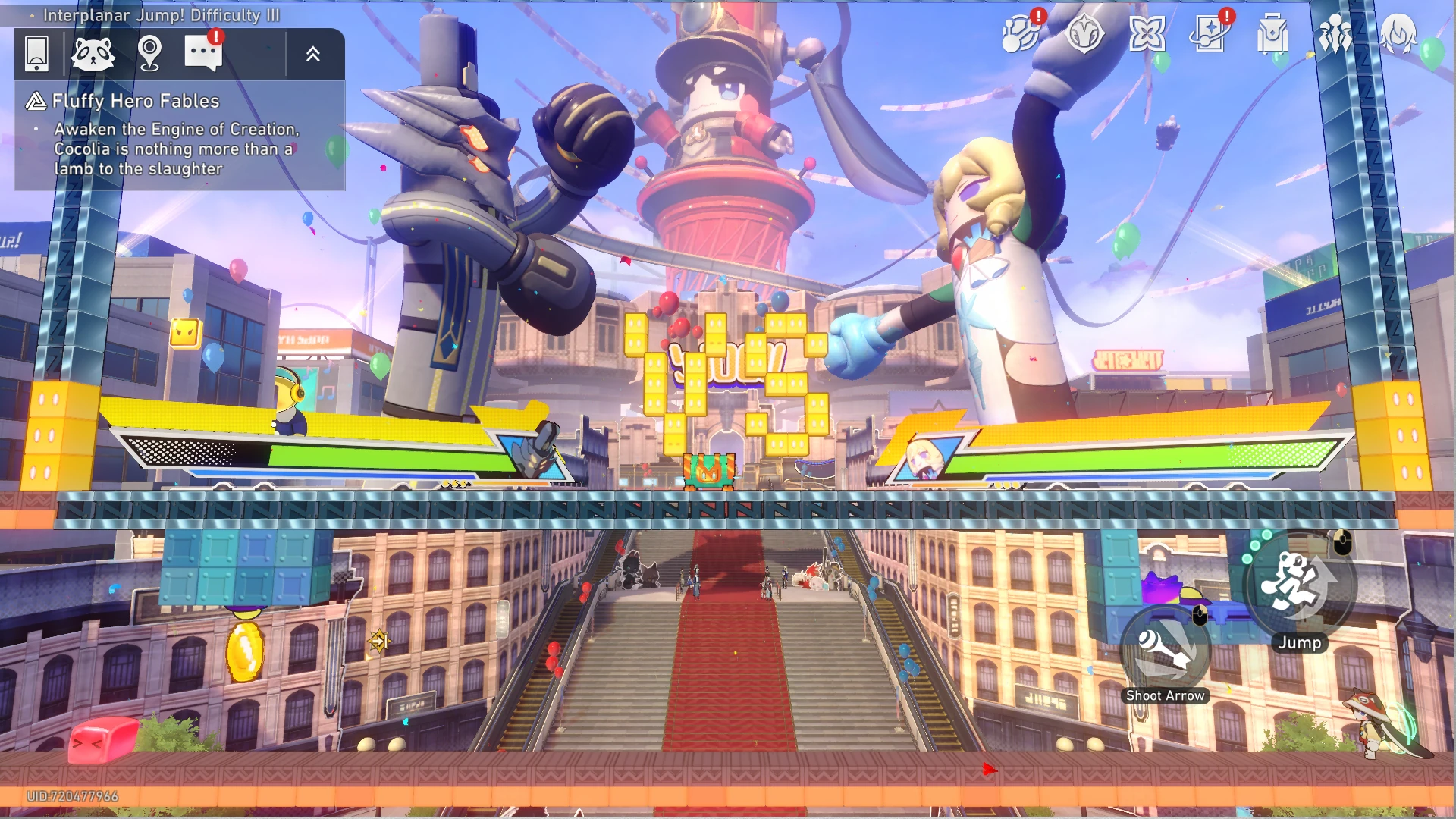Open the round shield emblem icon
Image resolution: width=1456 pixels, height=819 pixels.
tap(1084, 34)
